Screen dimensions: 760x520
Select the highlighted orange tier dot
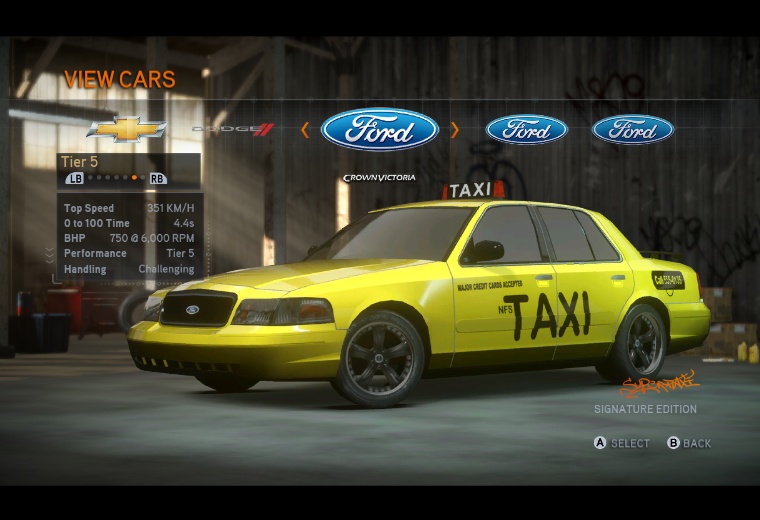click(134, 178)
